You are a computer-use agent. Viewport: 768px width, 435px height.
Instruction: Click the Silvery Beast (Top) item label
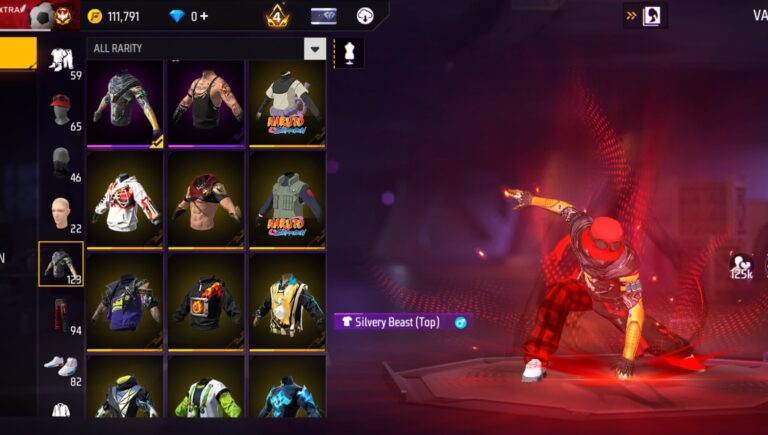(397, 322)
